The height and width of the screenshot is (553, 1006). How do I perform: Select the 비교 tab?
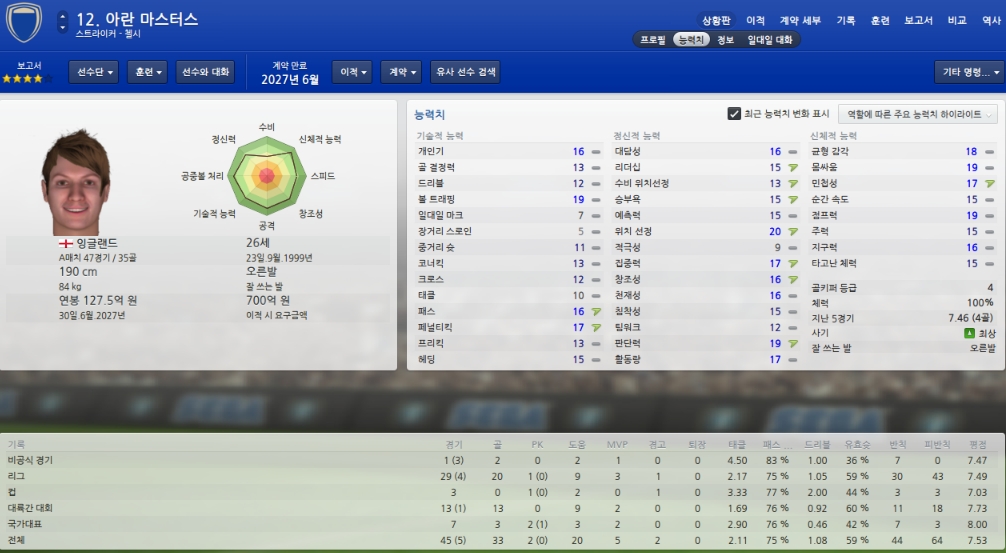957,20
